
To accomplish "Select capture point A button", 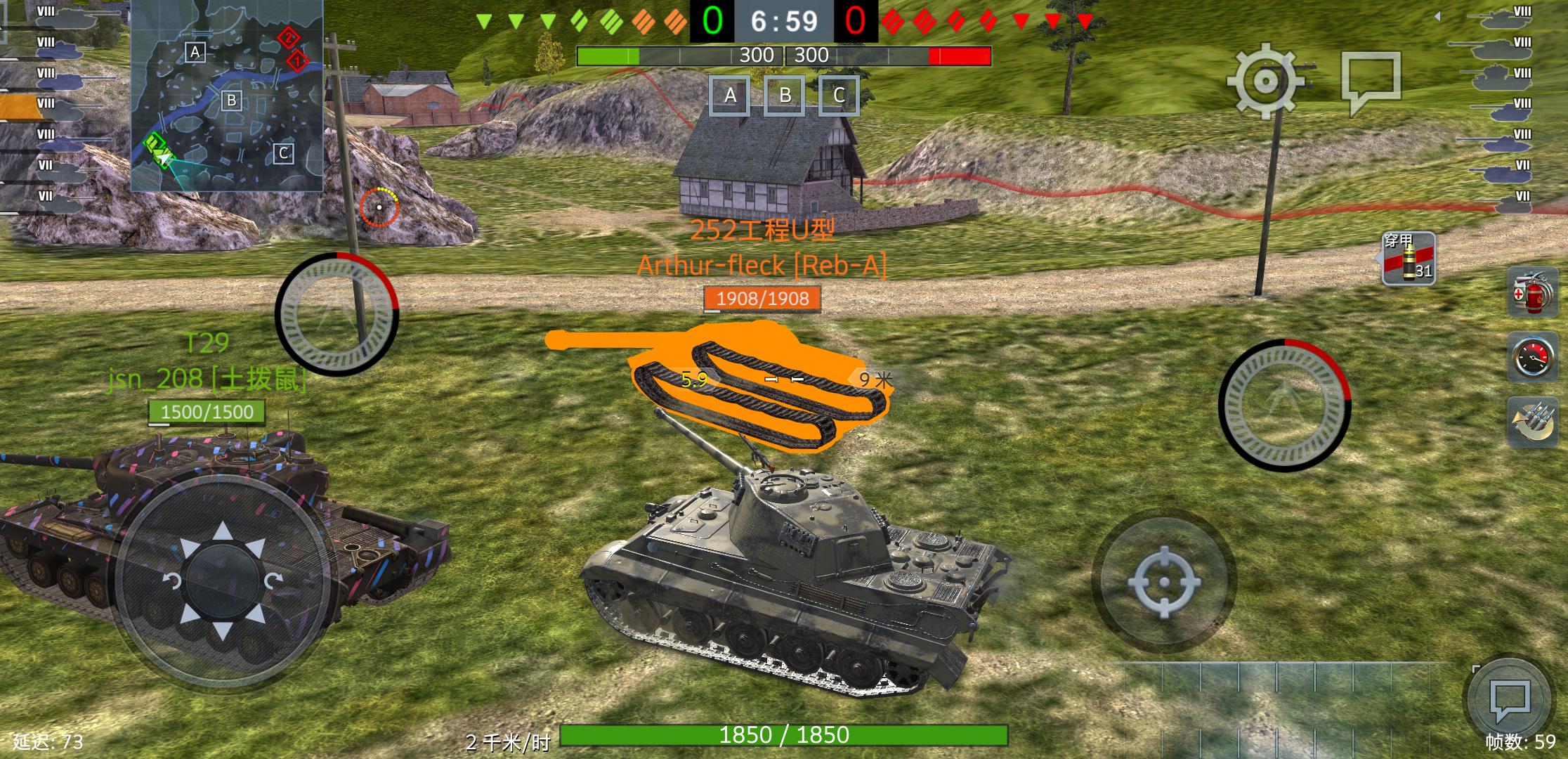I will pyautogui.click(x=729, y=96).
